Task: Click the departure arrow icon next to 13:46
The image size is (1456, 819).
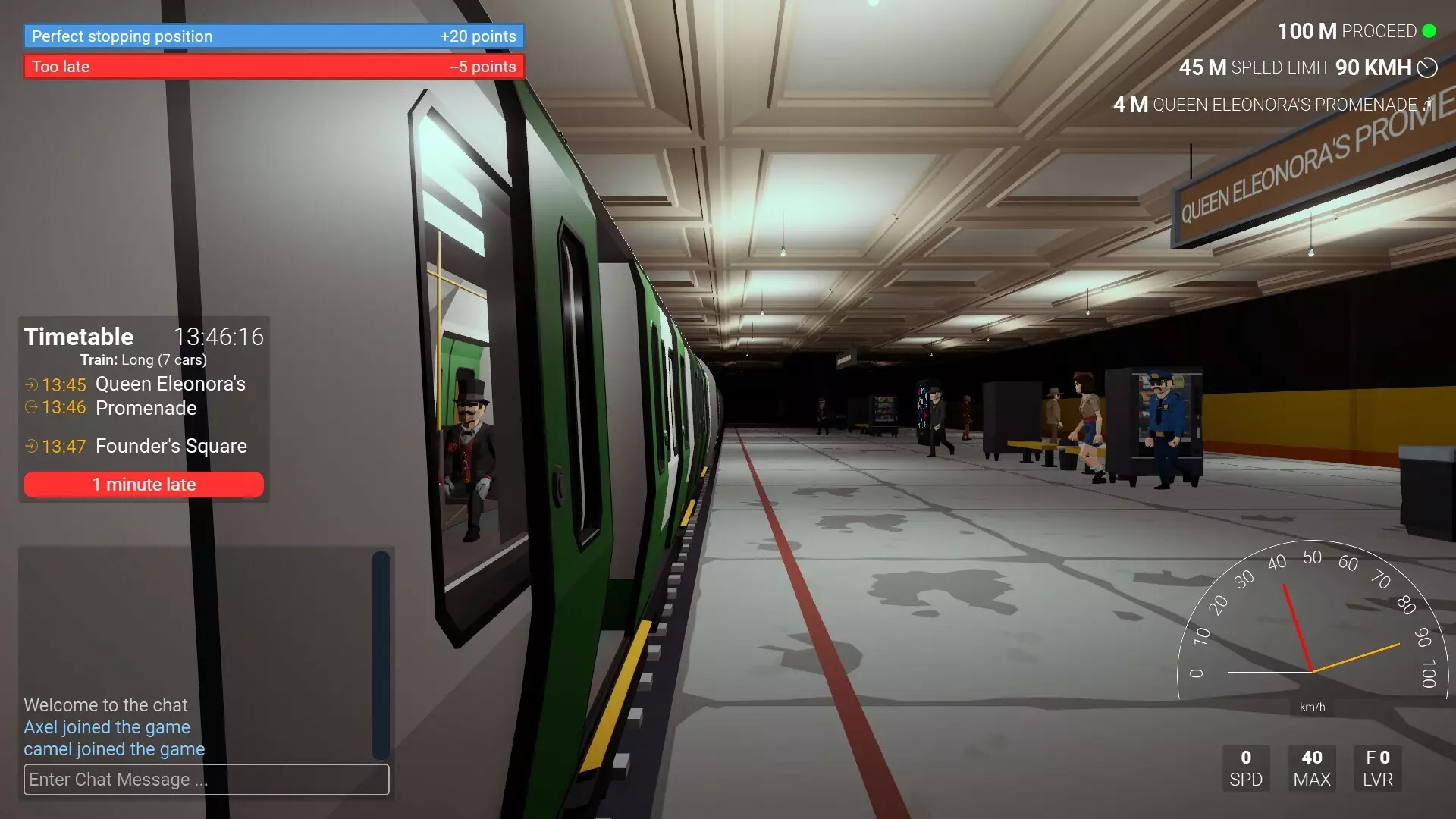Action: 30,408
